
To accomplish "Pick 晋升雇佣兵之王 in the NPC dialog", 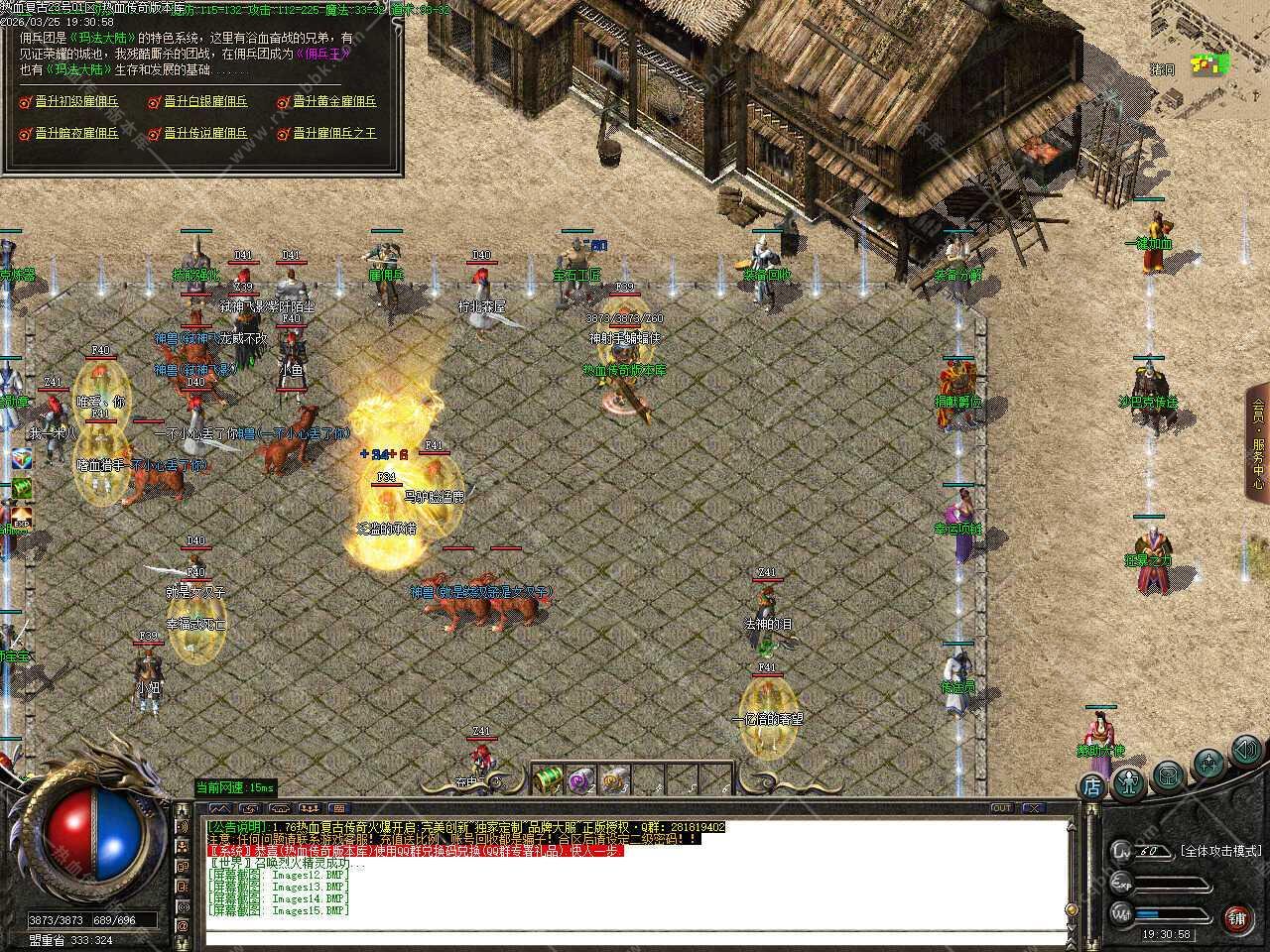I will click(x=334, y=133).
